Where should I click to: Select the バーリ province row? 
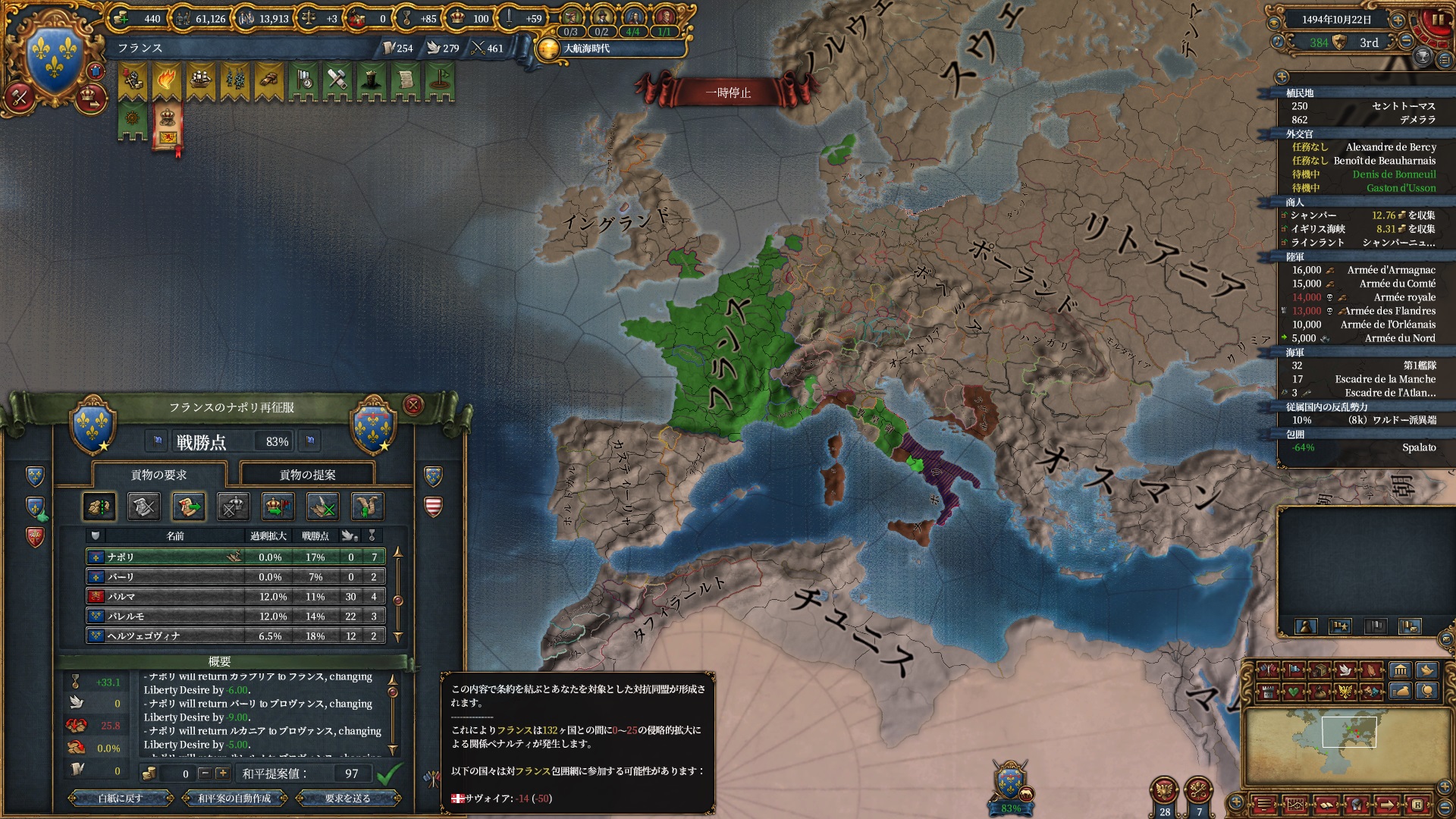coord(235,576)
